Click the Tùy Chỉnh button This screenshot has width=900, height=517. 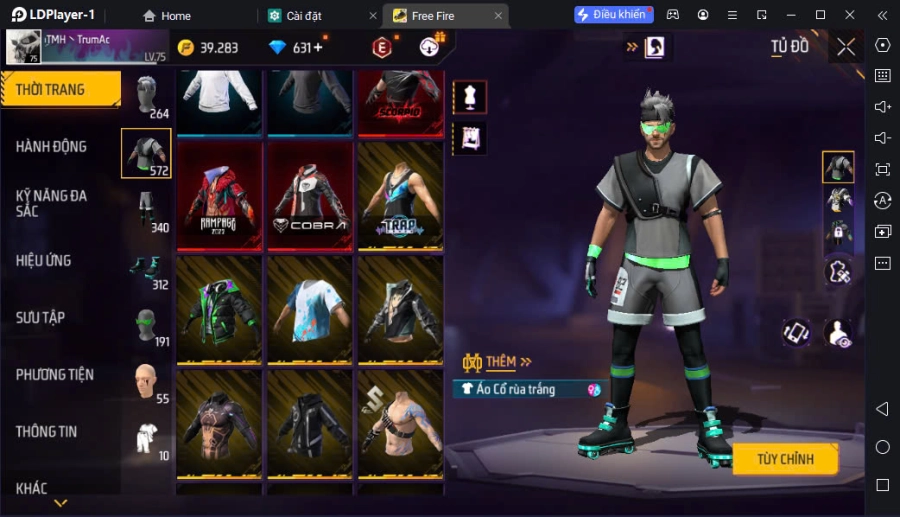point(785,459)
